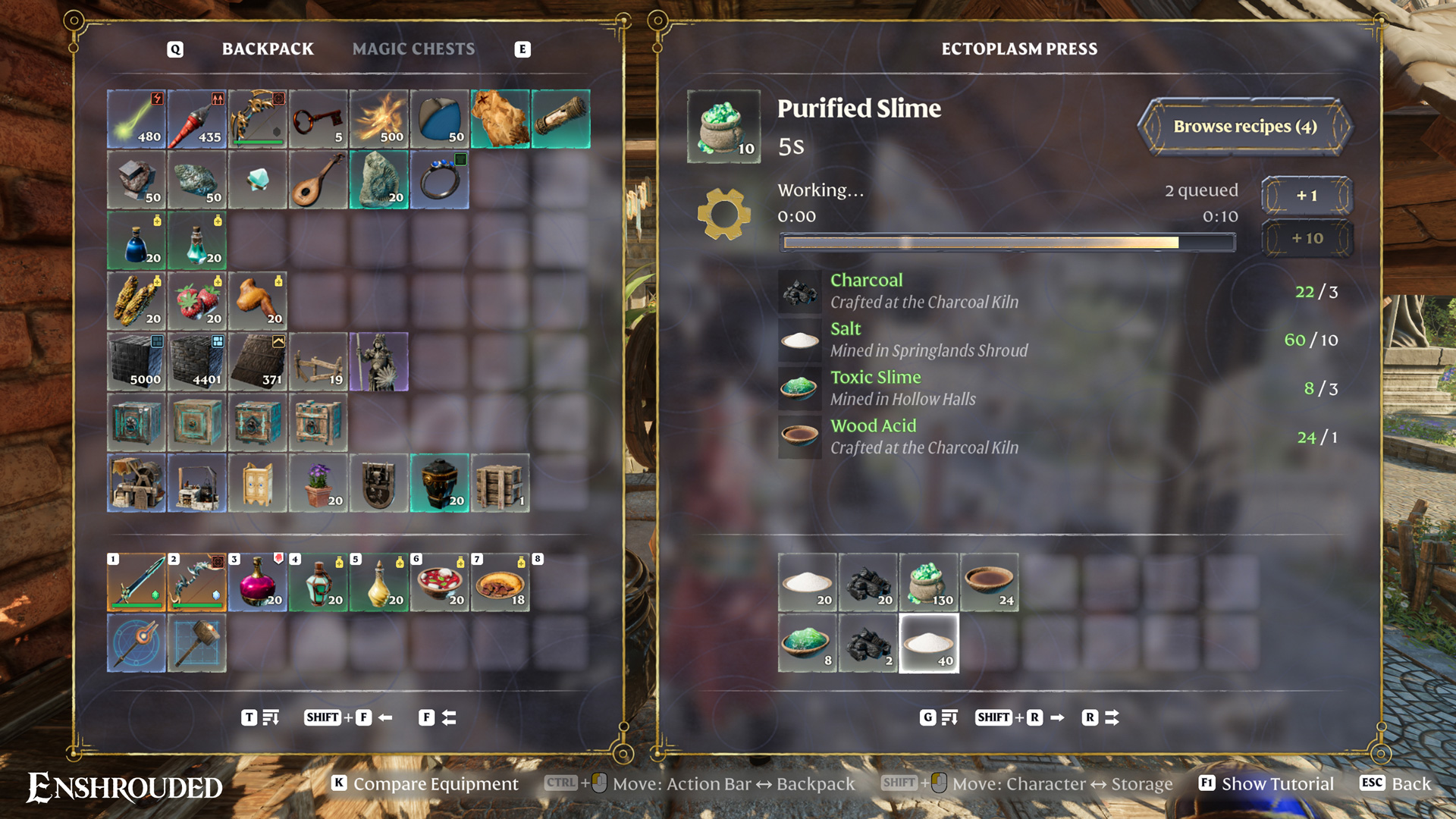Screen dimensions: 1456x819
Task: Browse recipes for the Ectoplasm Press
Action: (1244, 127)
